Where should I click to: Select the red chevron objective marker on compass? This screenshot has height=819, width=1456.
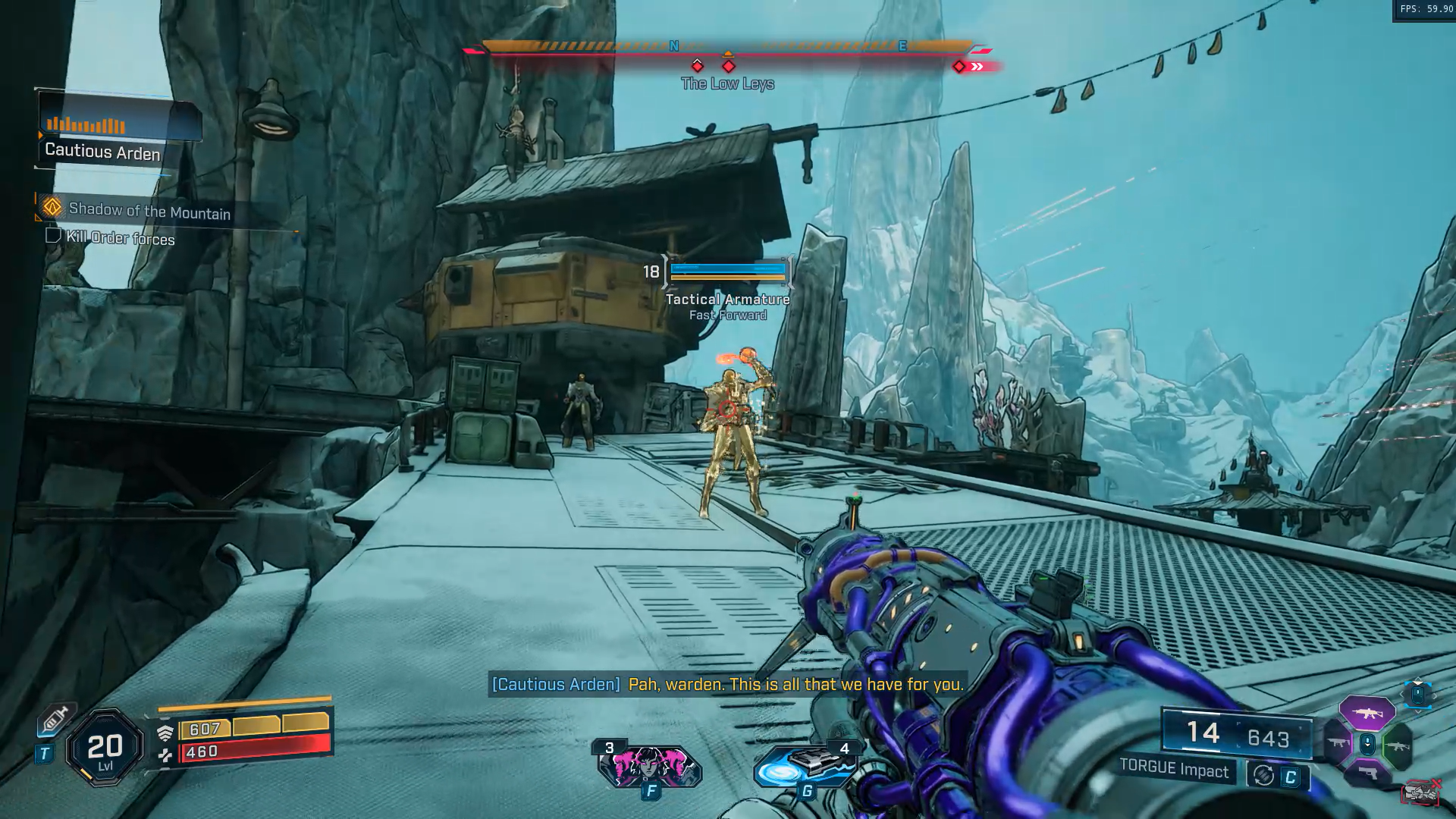click(977, 67)
